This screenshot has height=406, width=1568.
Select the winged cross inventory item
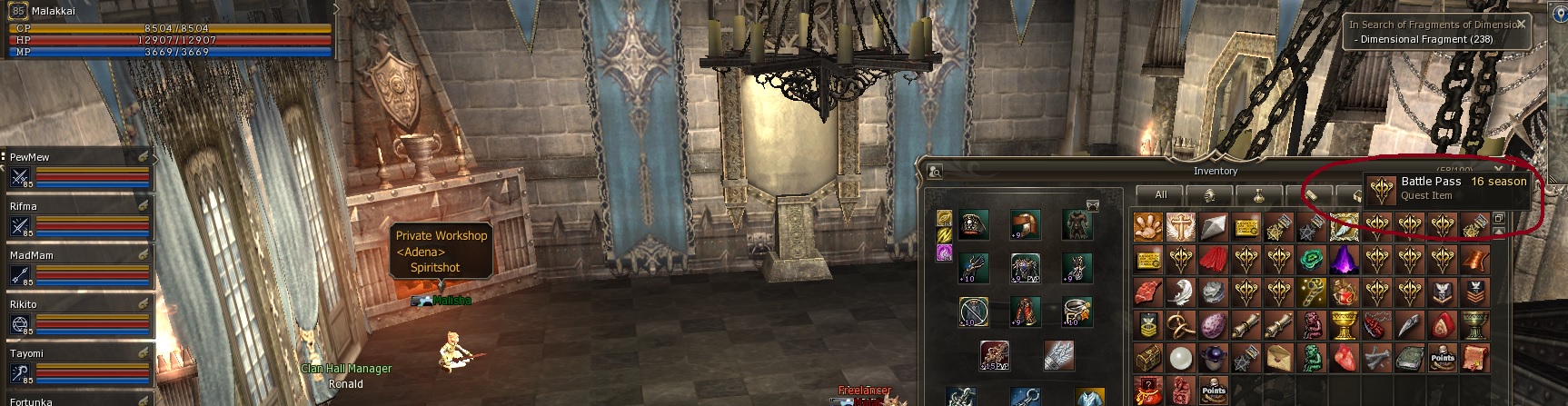pyautogui.click(x=1180, y=228)
